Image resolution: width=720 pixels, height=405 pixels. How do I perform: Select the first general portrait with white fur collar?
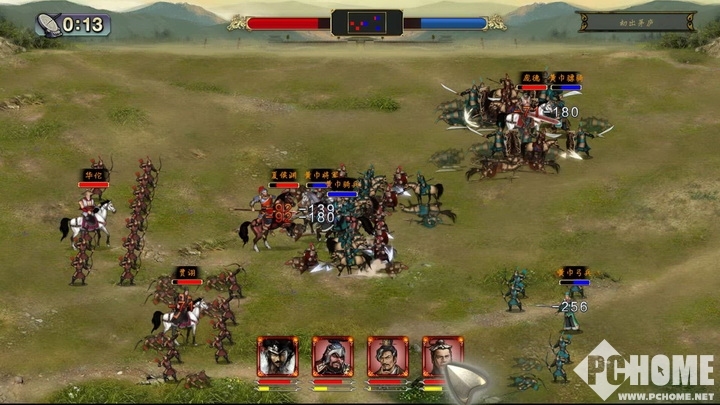coord(277,357)
